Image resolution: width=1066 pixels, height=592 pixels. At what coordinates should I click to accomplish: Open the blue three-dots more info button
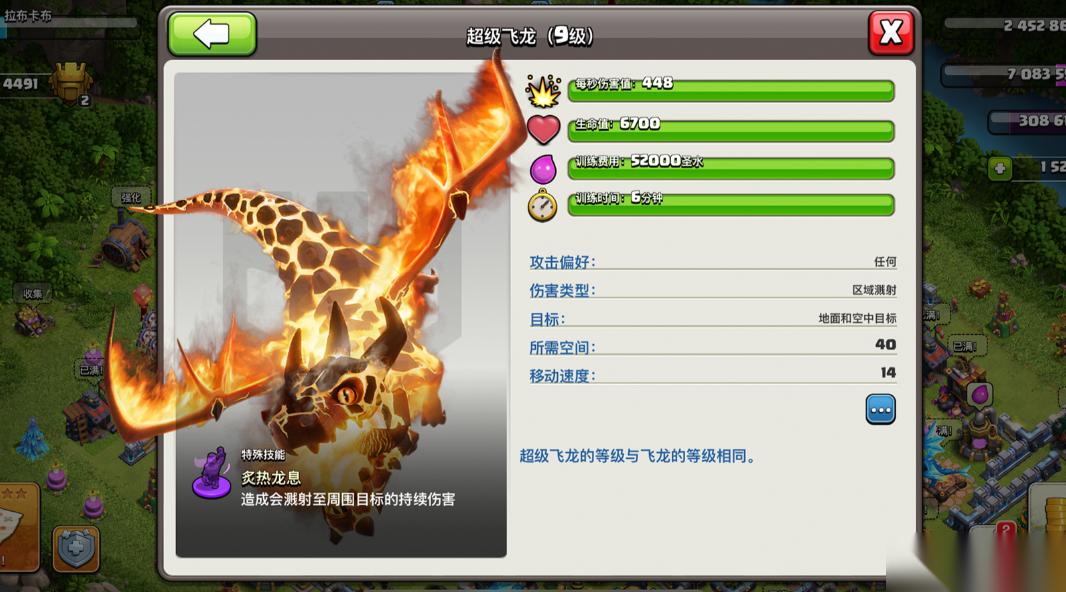(880, 409)
